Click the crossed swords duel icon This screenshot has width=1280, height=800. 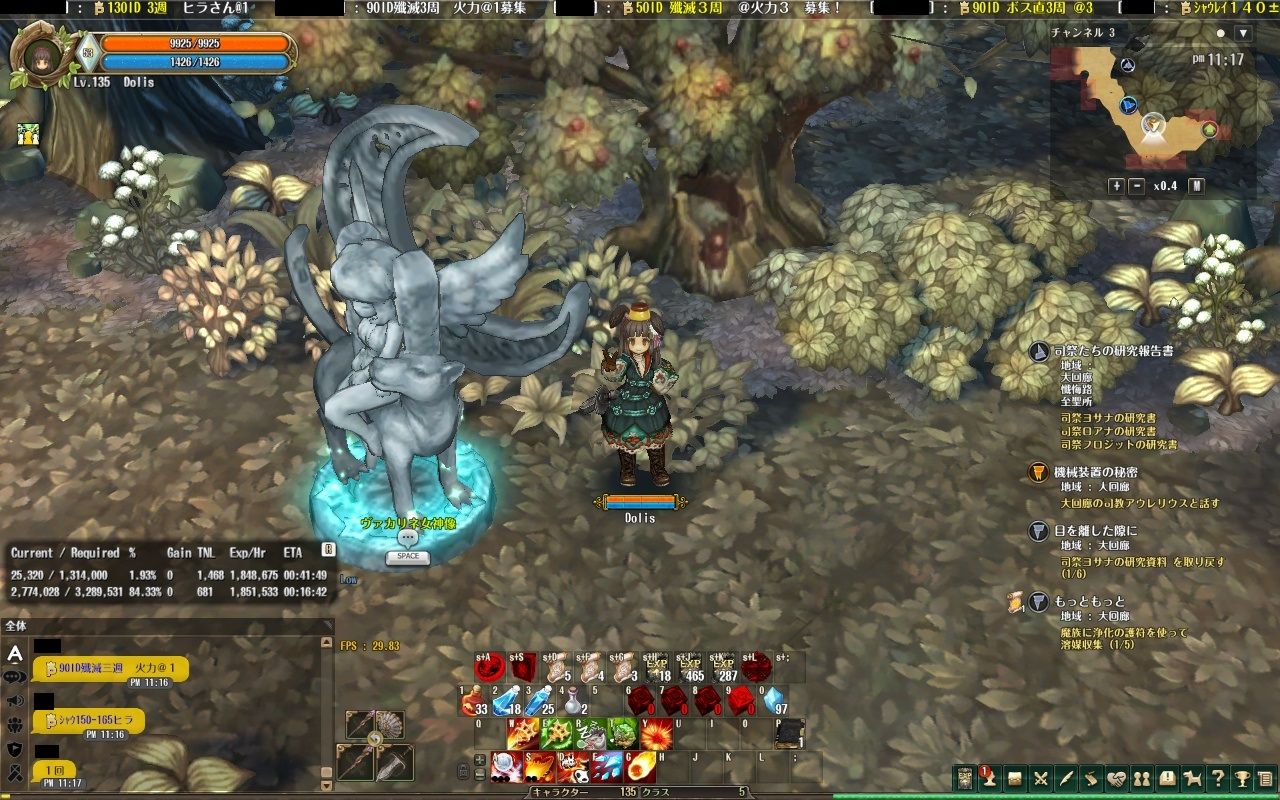pyautogui.click(x=1040, y=779)
